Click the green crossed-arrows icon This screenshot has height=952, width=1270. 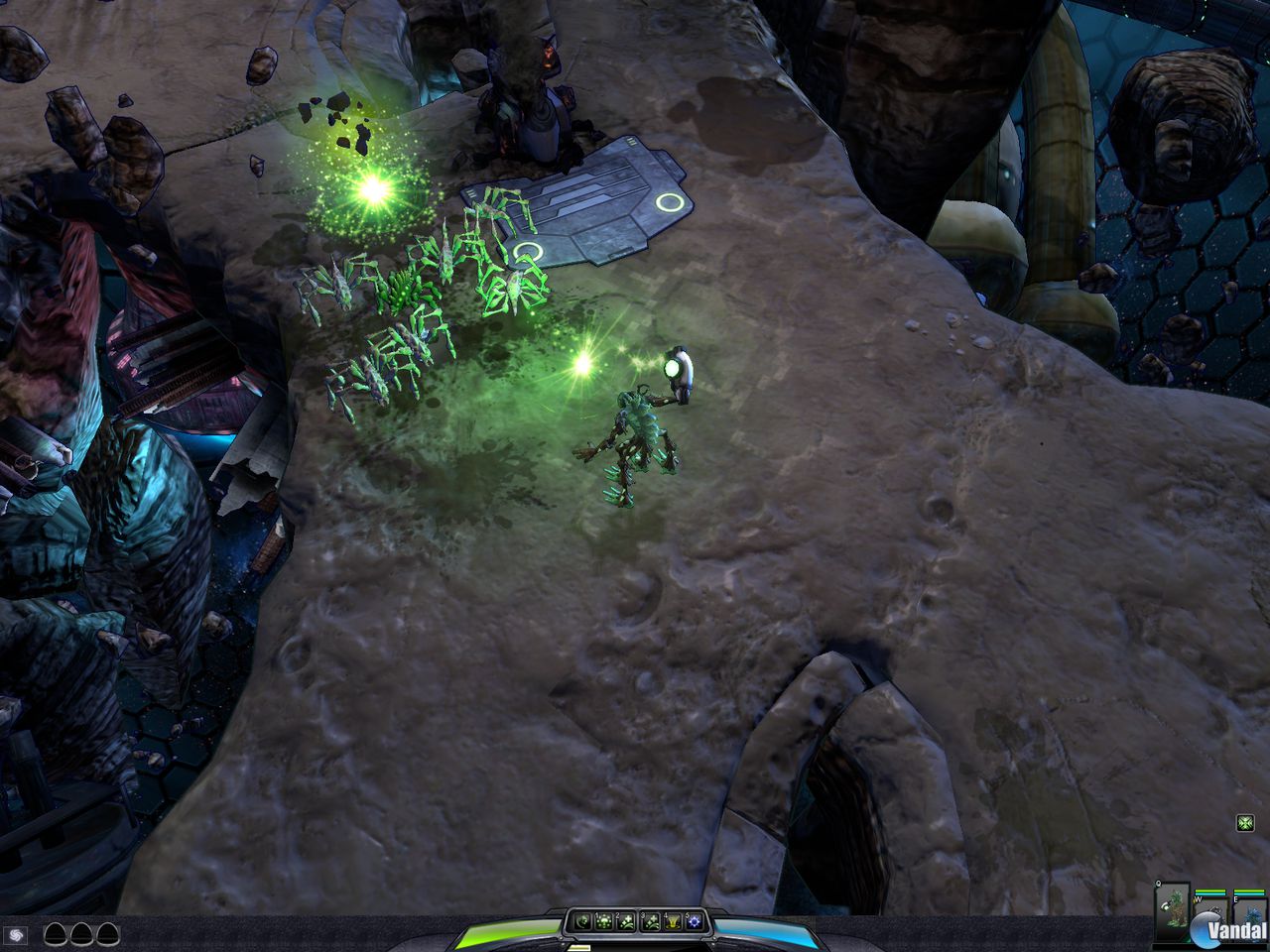click(x=1245, y=822)
